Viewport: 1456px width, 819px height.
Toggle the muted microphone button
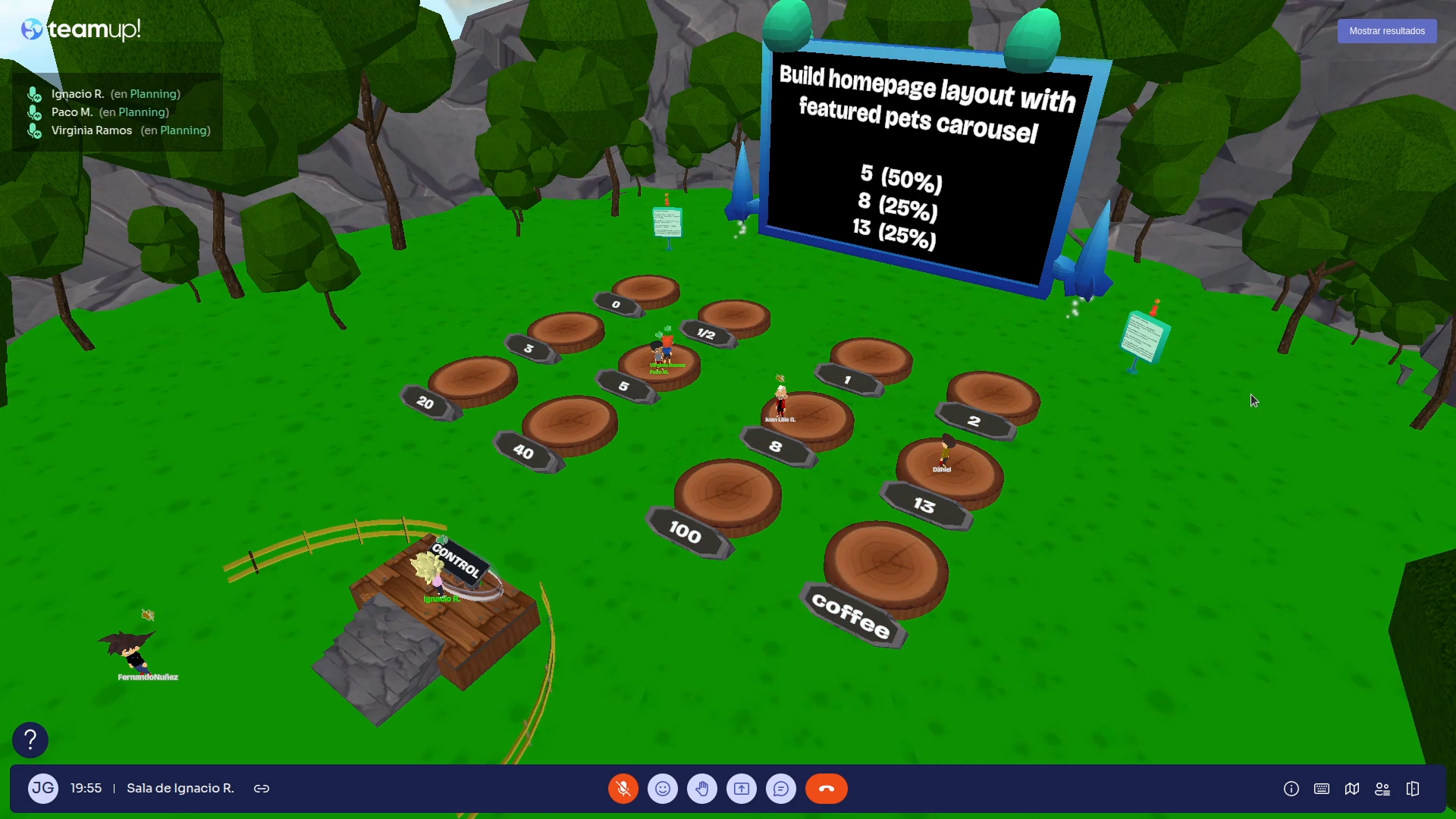pos(623,789)
